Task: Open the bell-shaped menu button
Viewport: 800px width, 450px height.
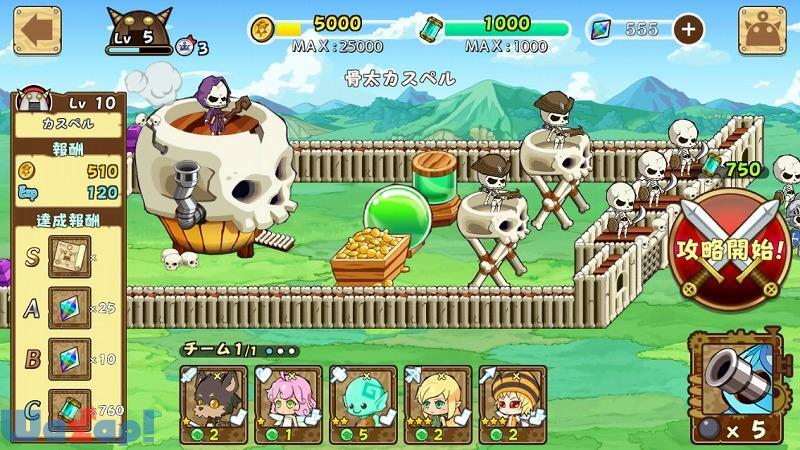Action: click(x=762, y=31)
